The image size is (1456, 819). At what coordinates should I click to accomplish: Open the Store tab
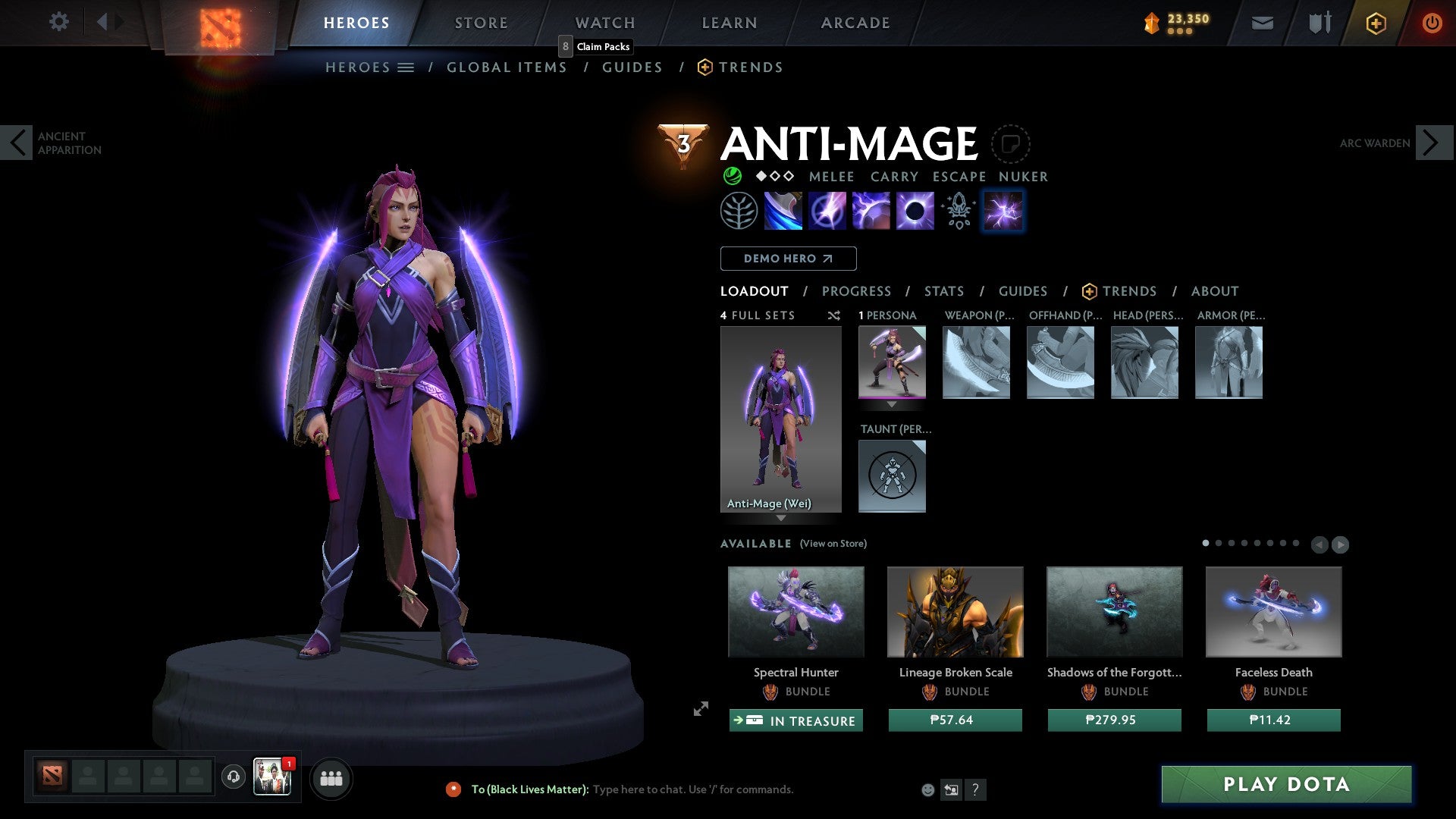coord(481,23)
